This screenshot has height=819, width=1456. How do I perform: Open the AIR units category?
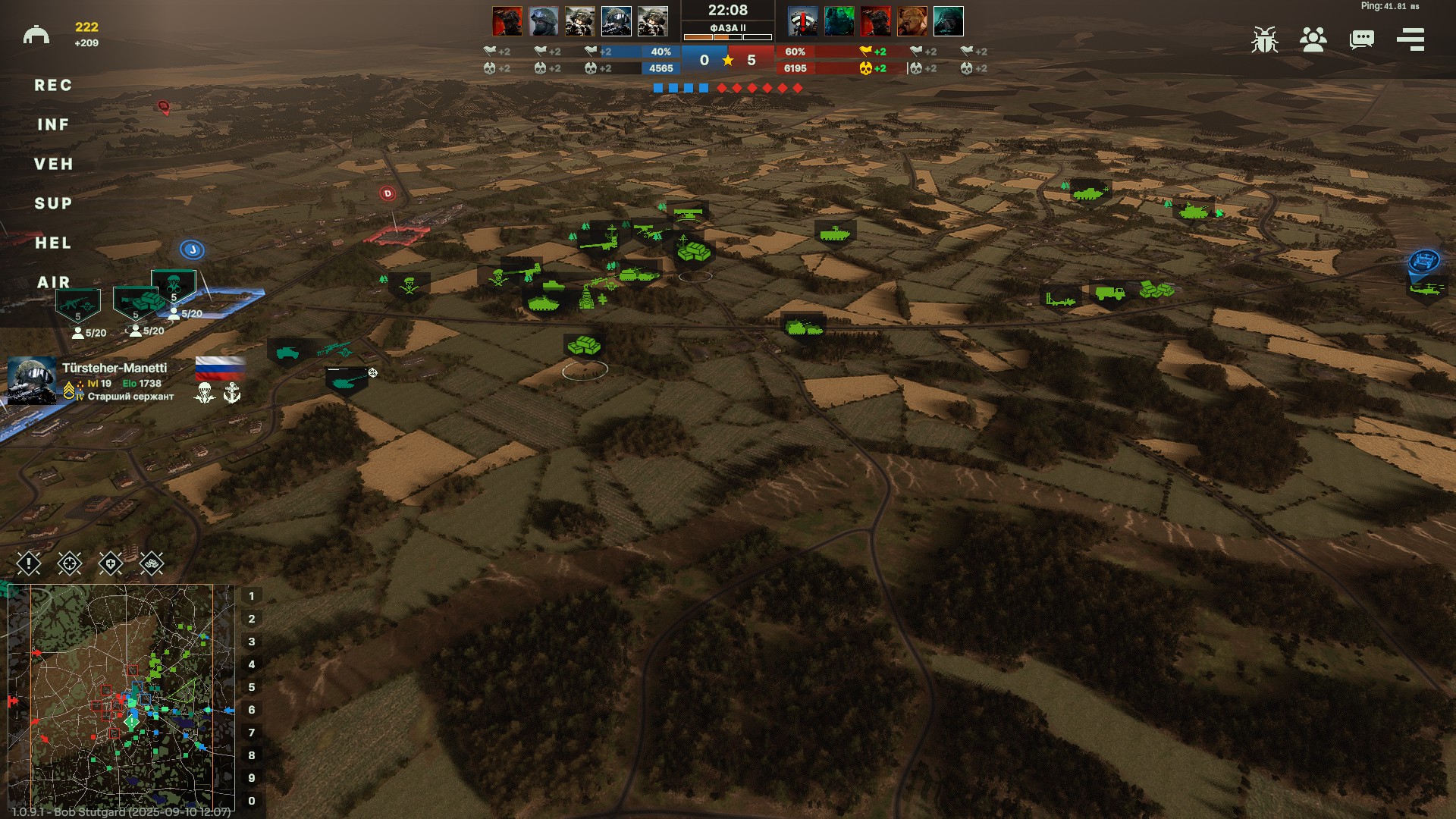tap(53, 283)
